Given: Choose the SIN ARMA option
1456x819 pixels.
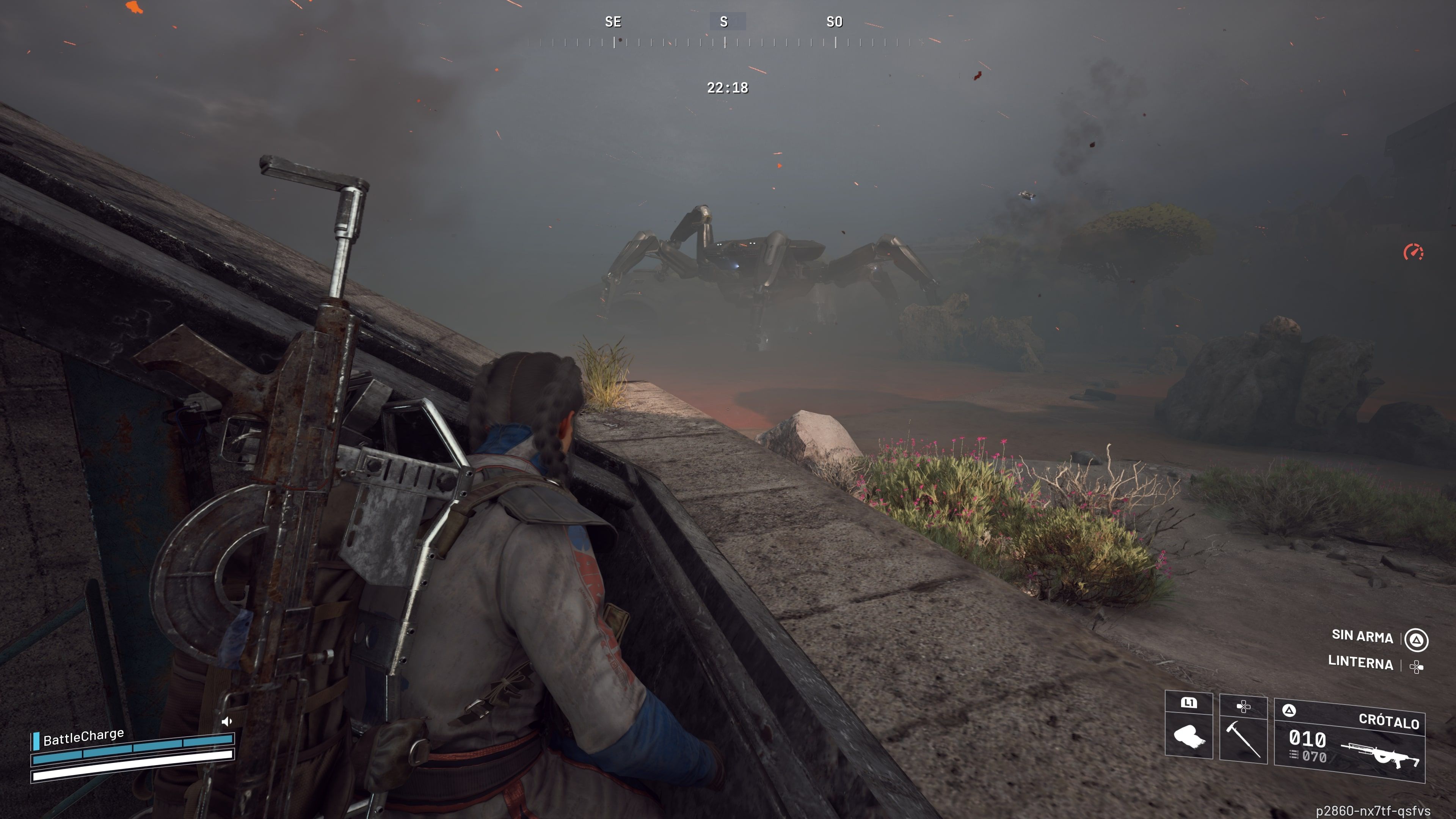Looking at the screenshot, I should [x=1362, y=637].
